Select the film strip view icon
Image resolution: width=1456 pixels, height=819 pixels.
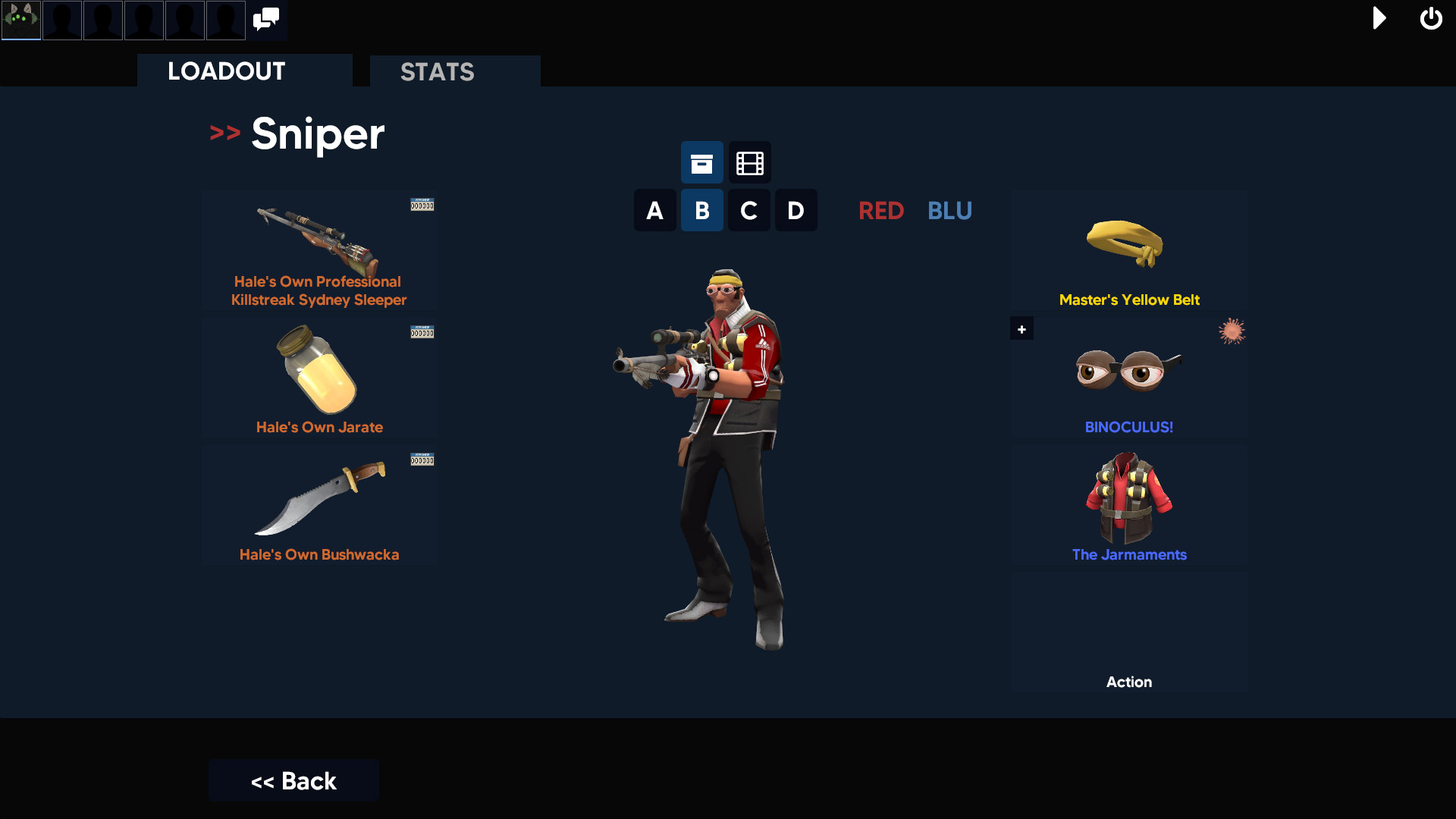coord(748,162)
